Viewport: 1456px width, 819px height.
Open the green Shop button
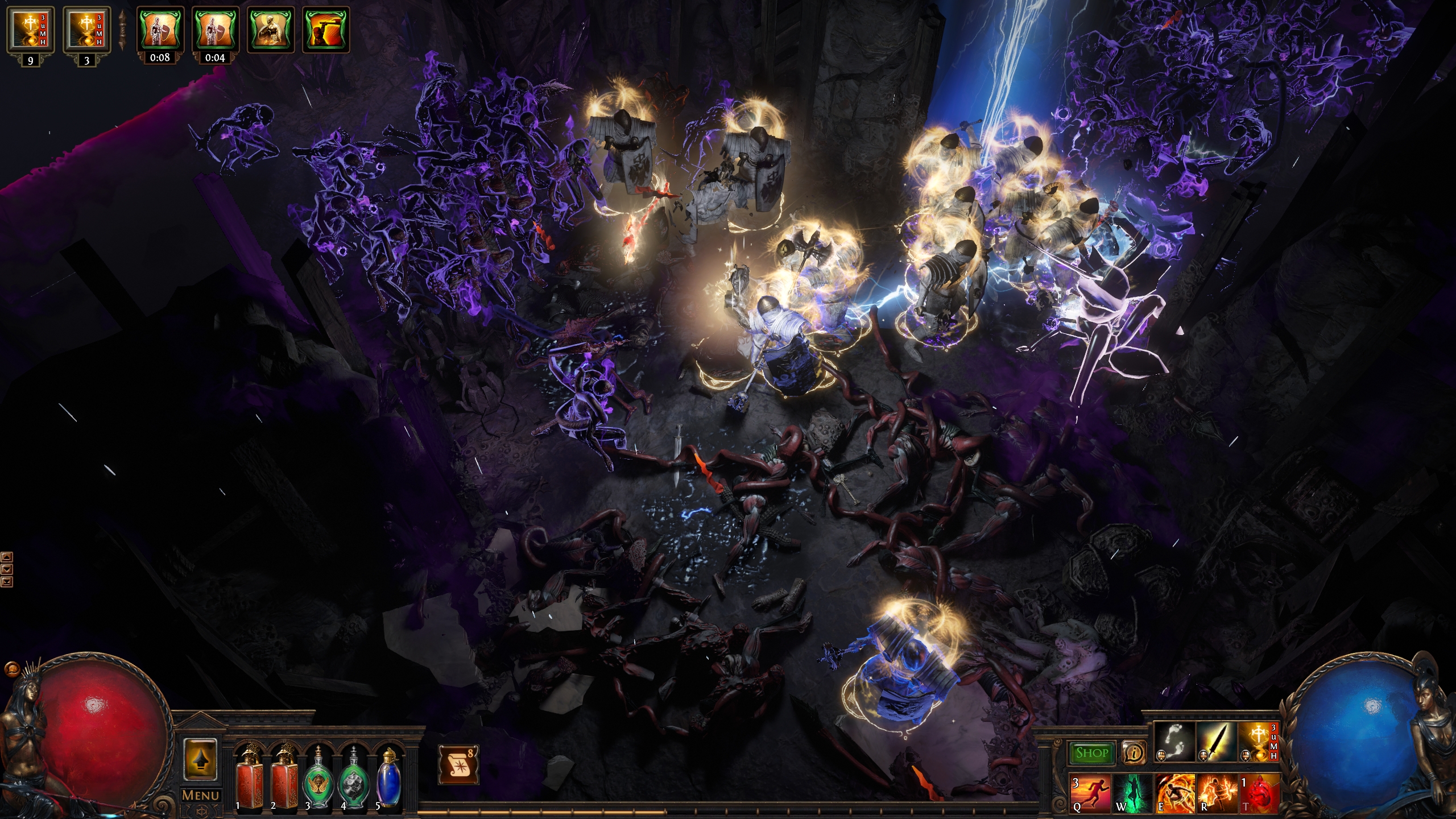click(x=1091, y=753)
